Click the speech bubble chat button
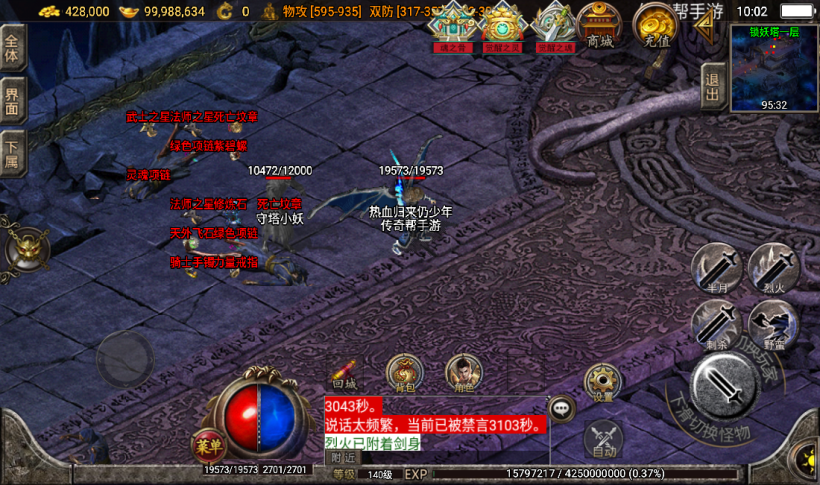Image resolution: width=820 pixels, height=485 pixels. click(561, 408)
